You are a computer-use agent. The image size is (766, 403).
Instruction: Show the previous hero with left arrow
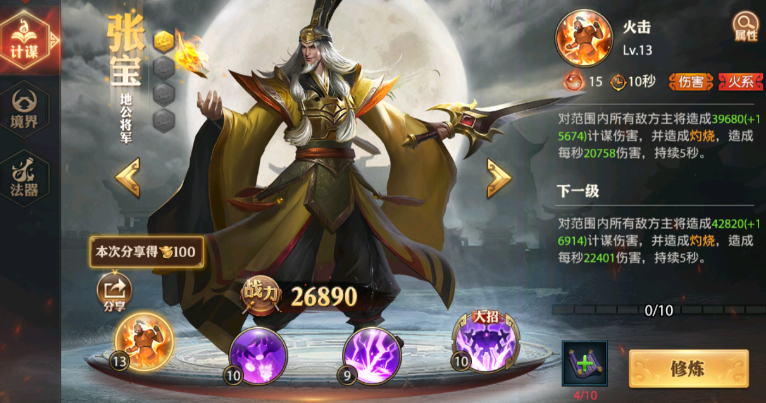tap(128, 178)
